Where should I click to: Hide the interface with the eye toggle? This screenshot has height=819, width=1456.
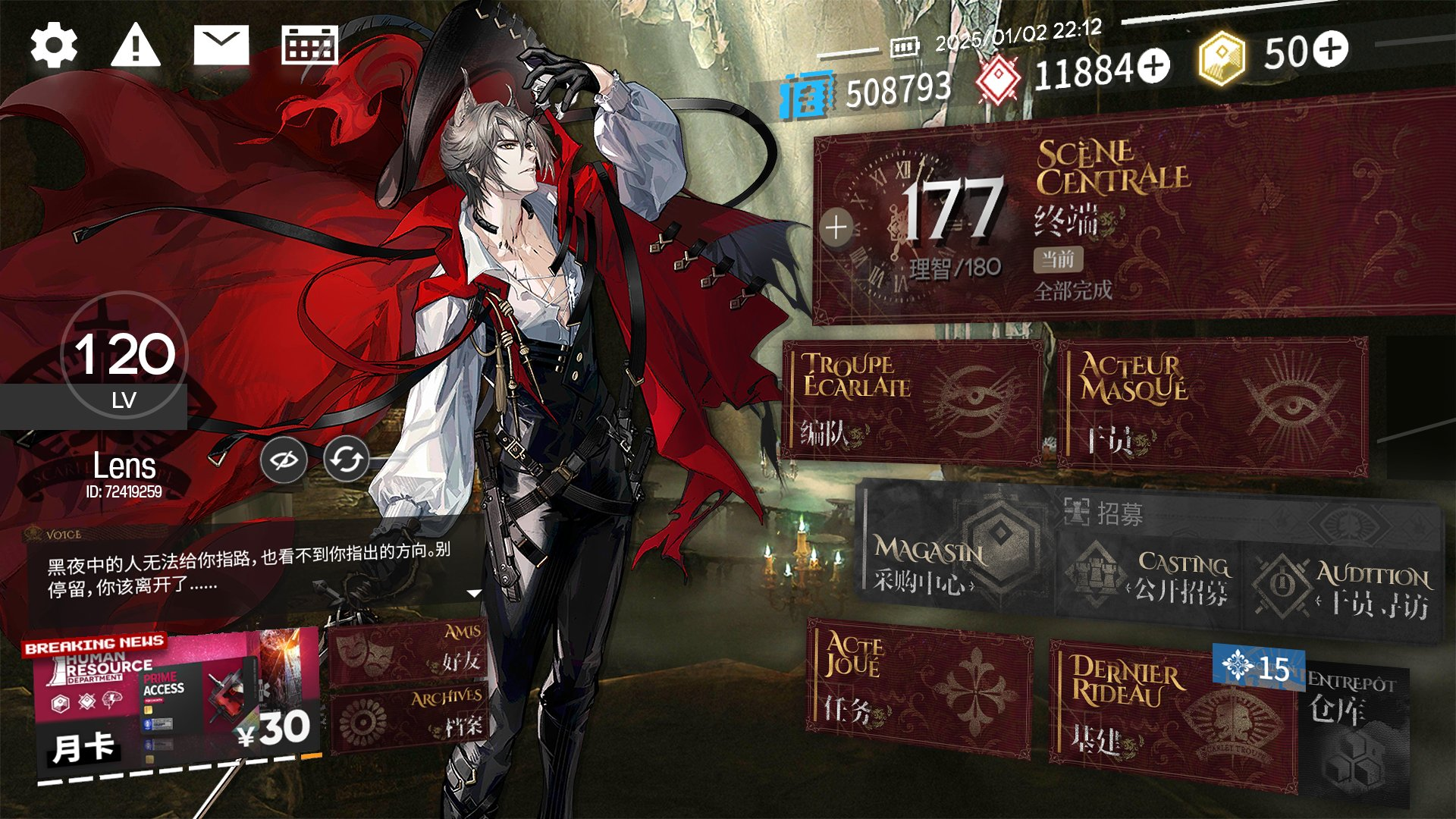point(284,460)
